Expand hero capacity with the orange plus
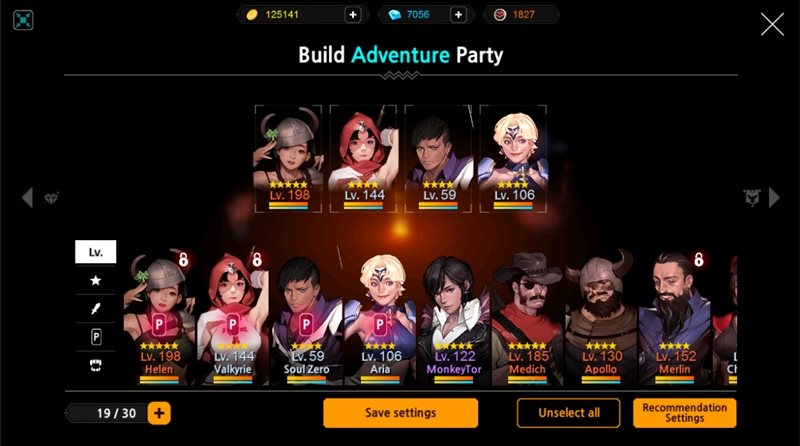 [x=159, y=413]
